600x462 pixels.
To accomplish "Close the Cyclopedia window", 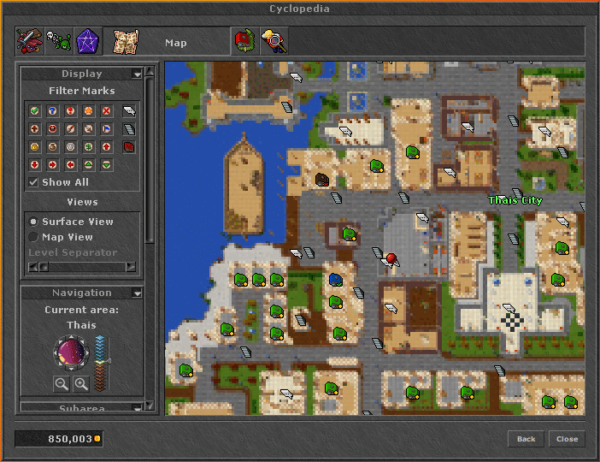I will 567,439.
